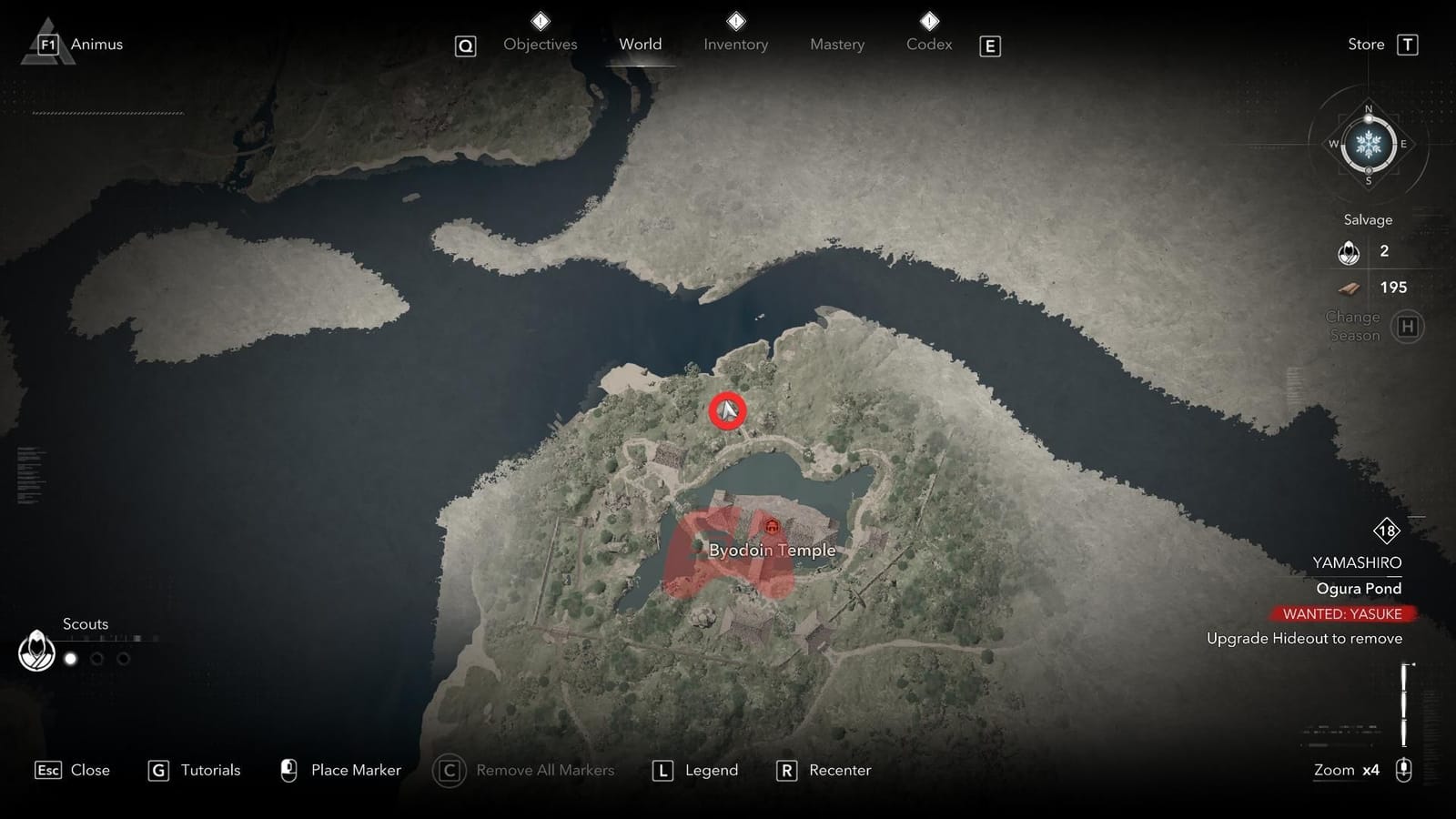Select the Mastery tab
Screen dimensions: 1456x819
pyautogui.click(x=835, y=44)
